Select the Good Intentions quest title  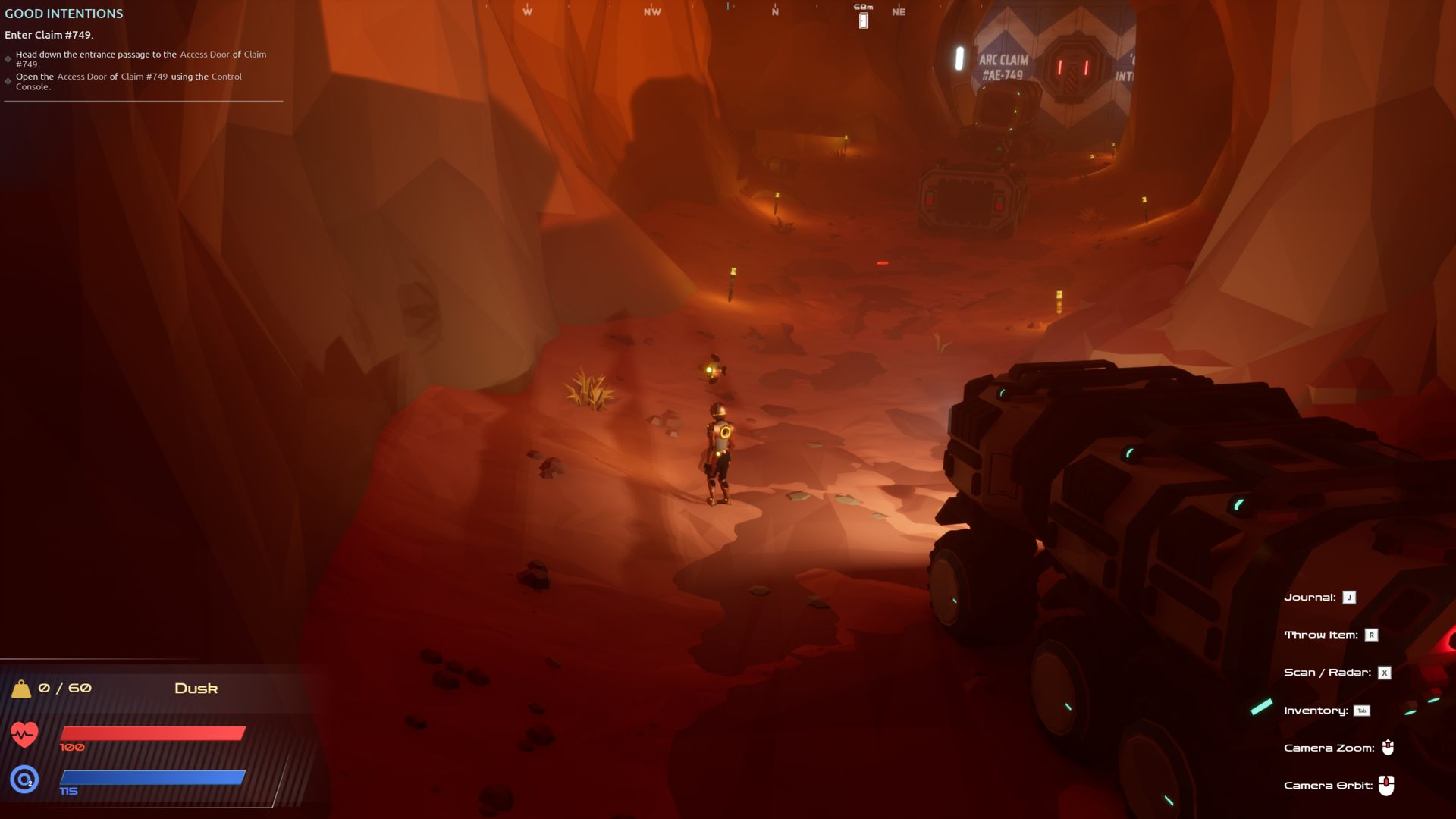point(64,14)
